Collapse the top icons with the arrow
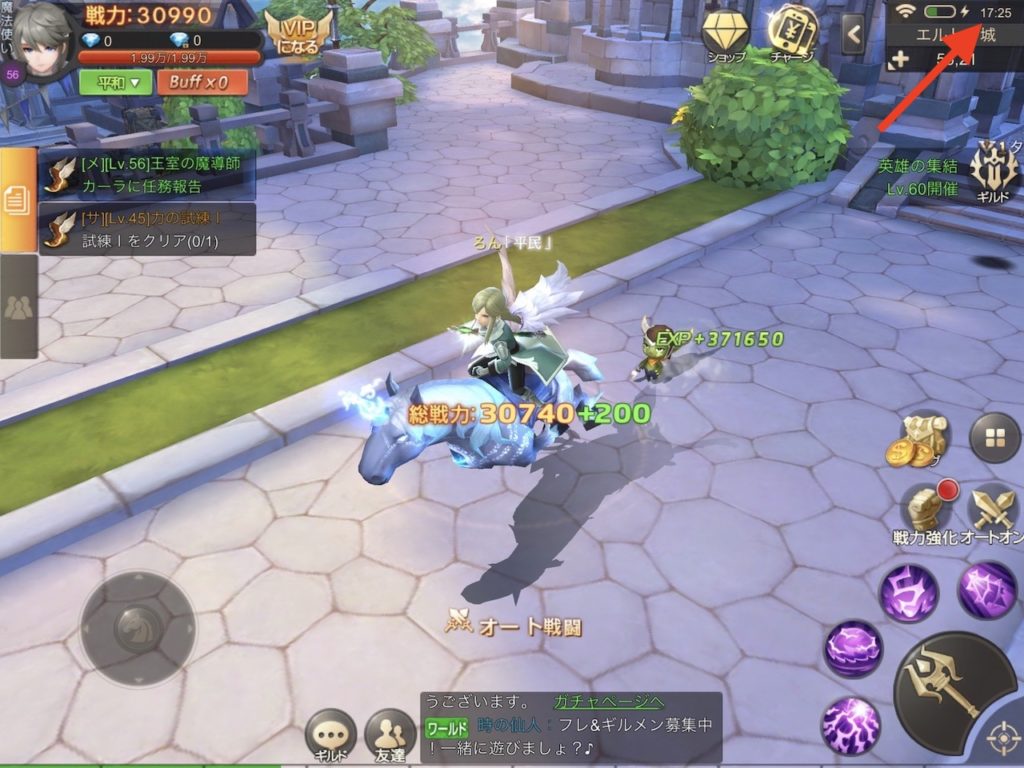The image size is (1024, 768). 853,34
